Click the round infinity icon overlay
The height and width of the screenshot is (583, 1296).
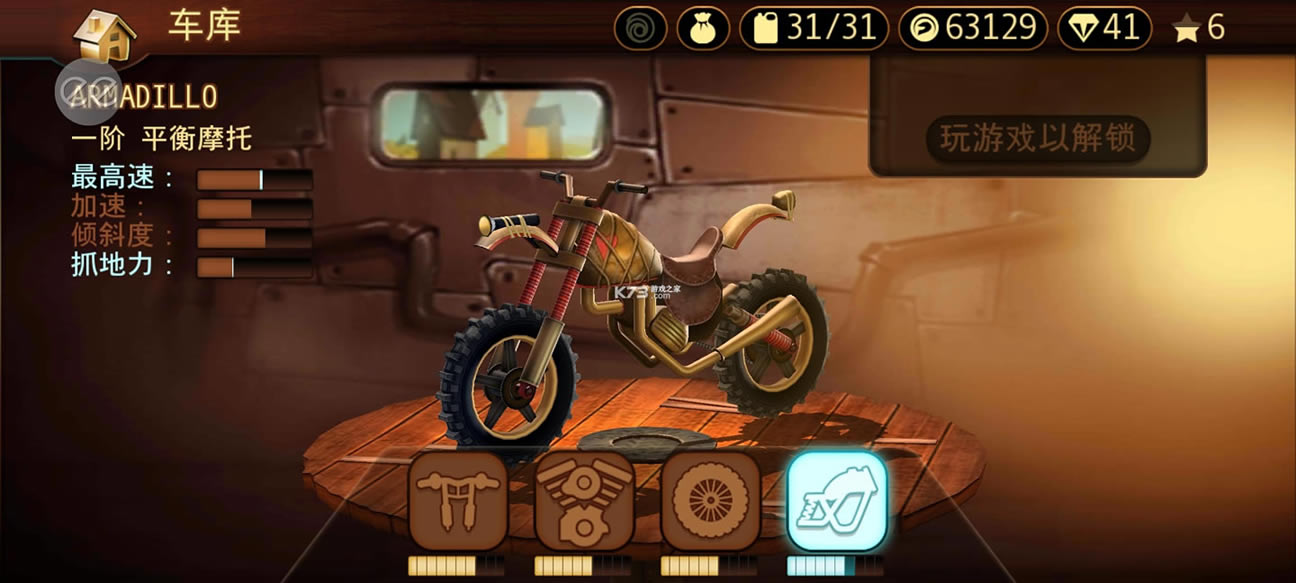pos(88,83)
